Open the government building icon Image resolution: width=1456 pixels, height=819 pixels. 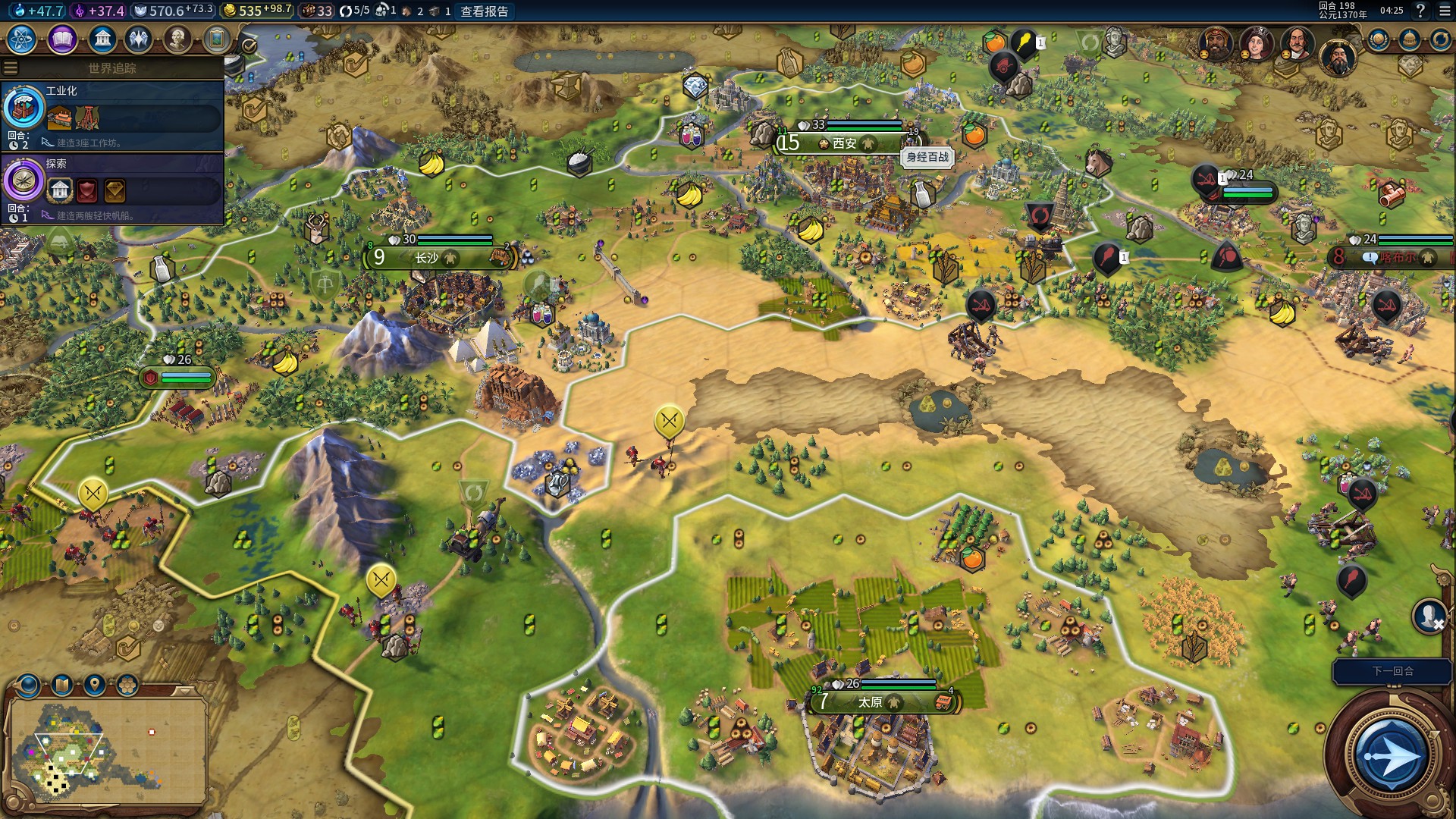point(102,39)
